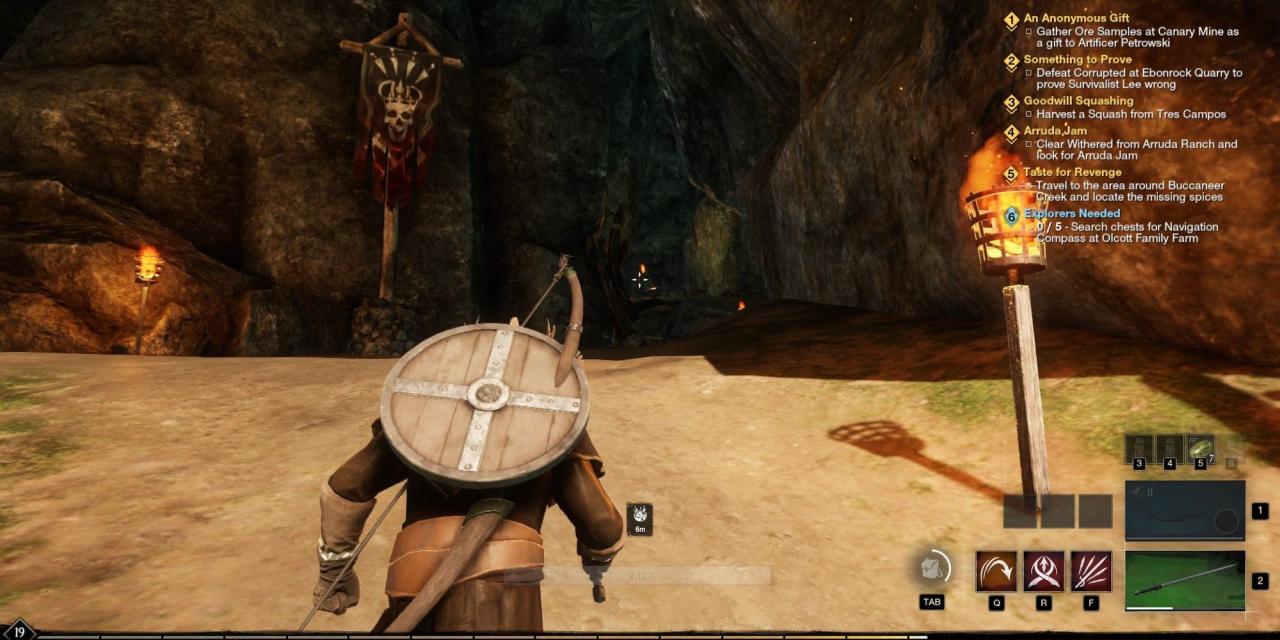Open the inventory bag icon

click(931, 569)
